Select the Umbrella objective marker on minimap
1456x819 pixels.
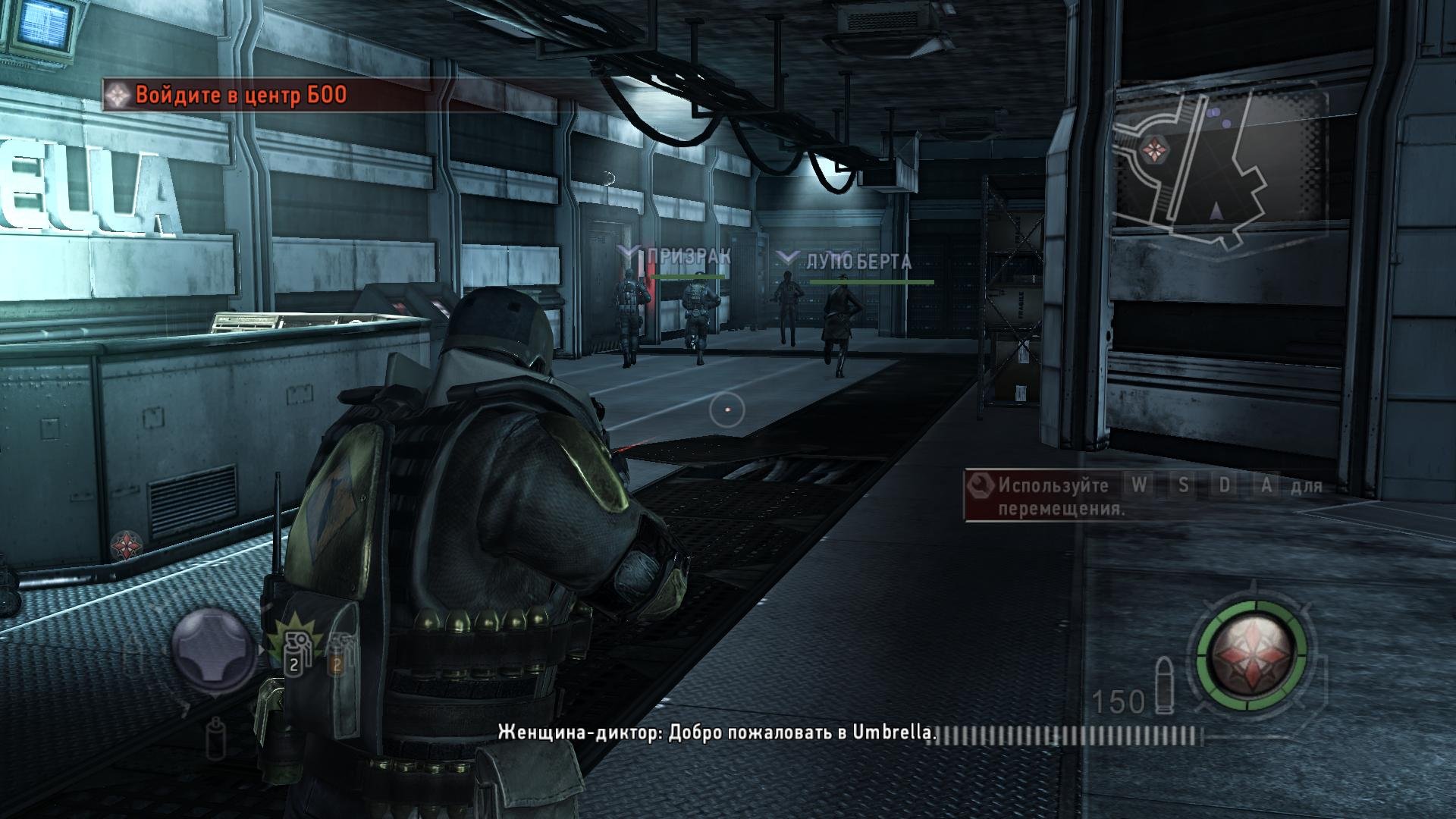point(1155,147)
